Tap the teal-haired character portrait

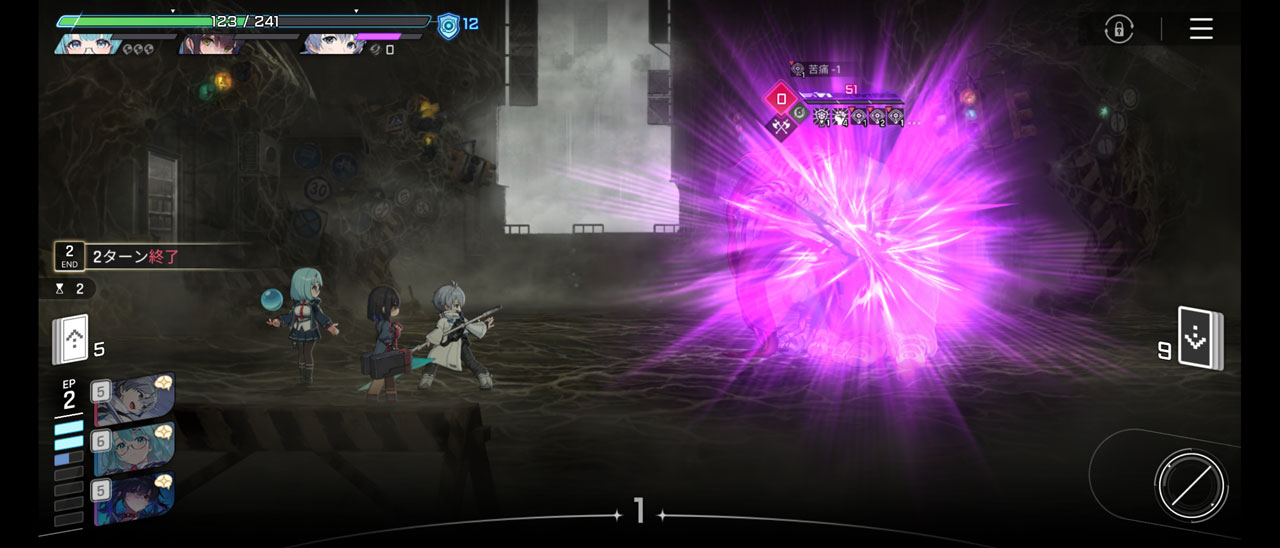86,44
